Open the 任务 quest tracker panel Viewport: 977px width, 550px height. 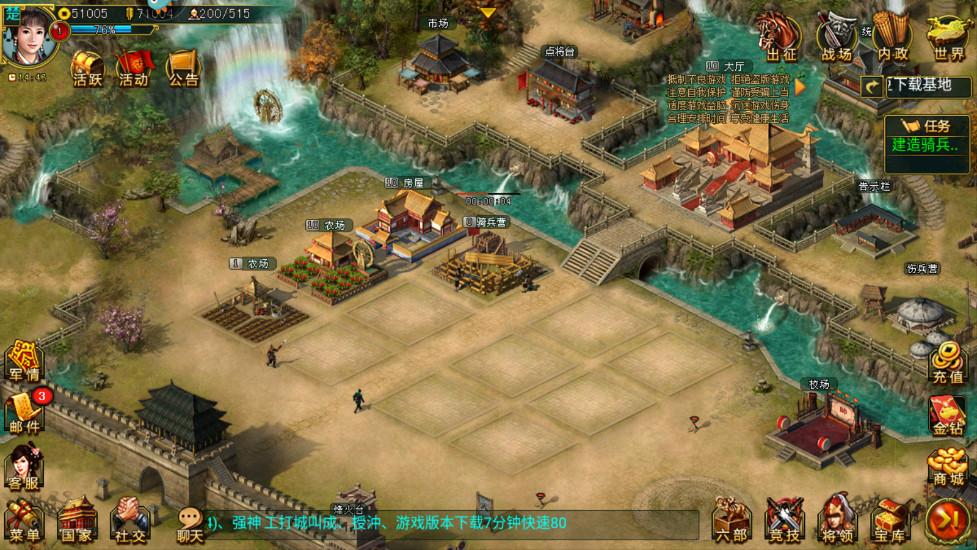point(926,136)
